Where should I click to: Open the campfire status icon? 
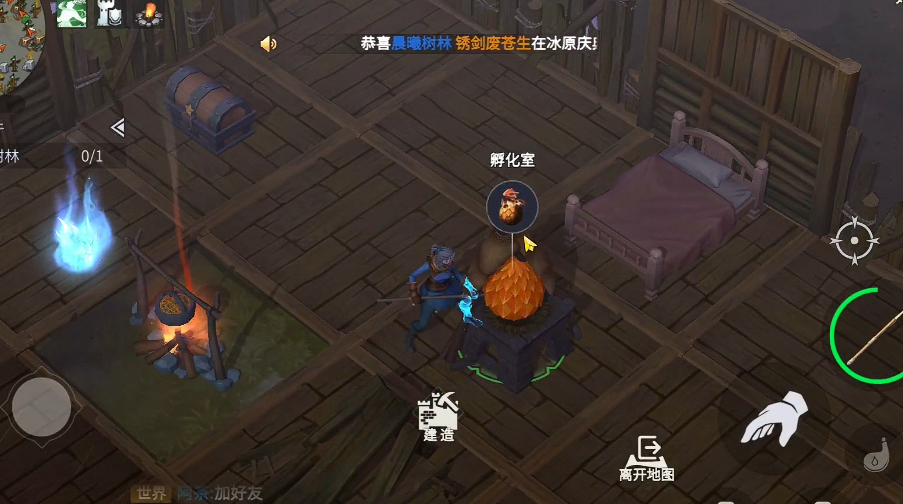pyautogui.click(x=149, y=14)
